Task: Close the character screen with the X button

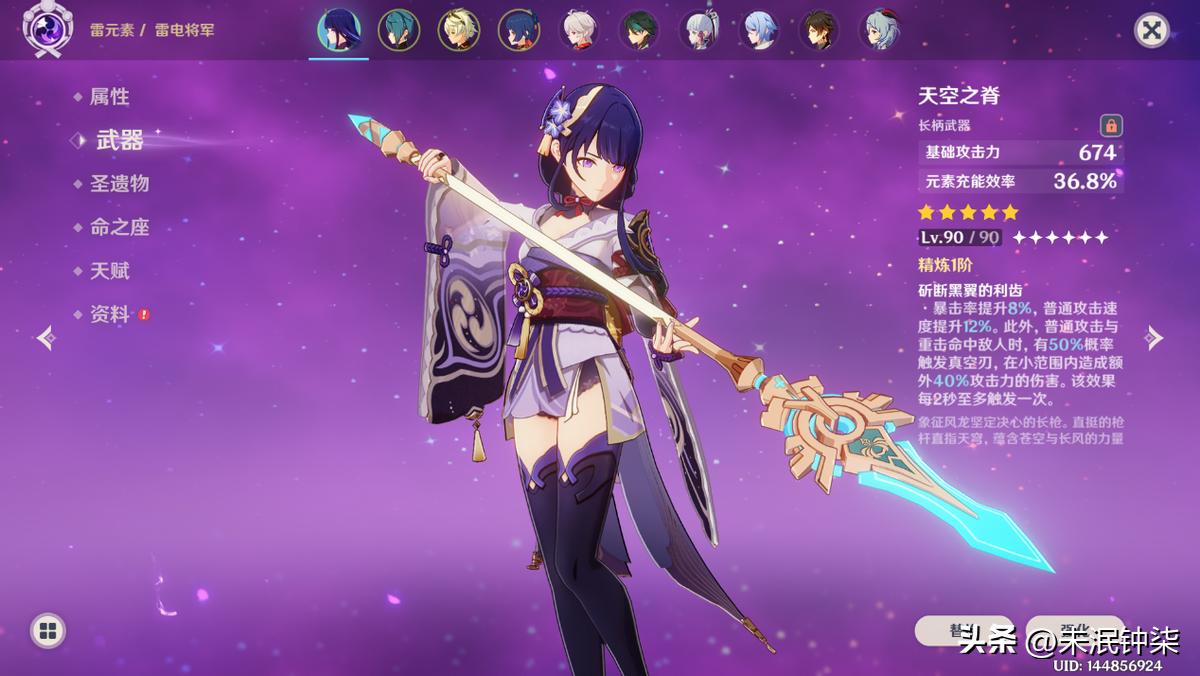Action: (x=1152, y=30)
